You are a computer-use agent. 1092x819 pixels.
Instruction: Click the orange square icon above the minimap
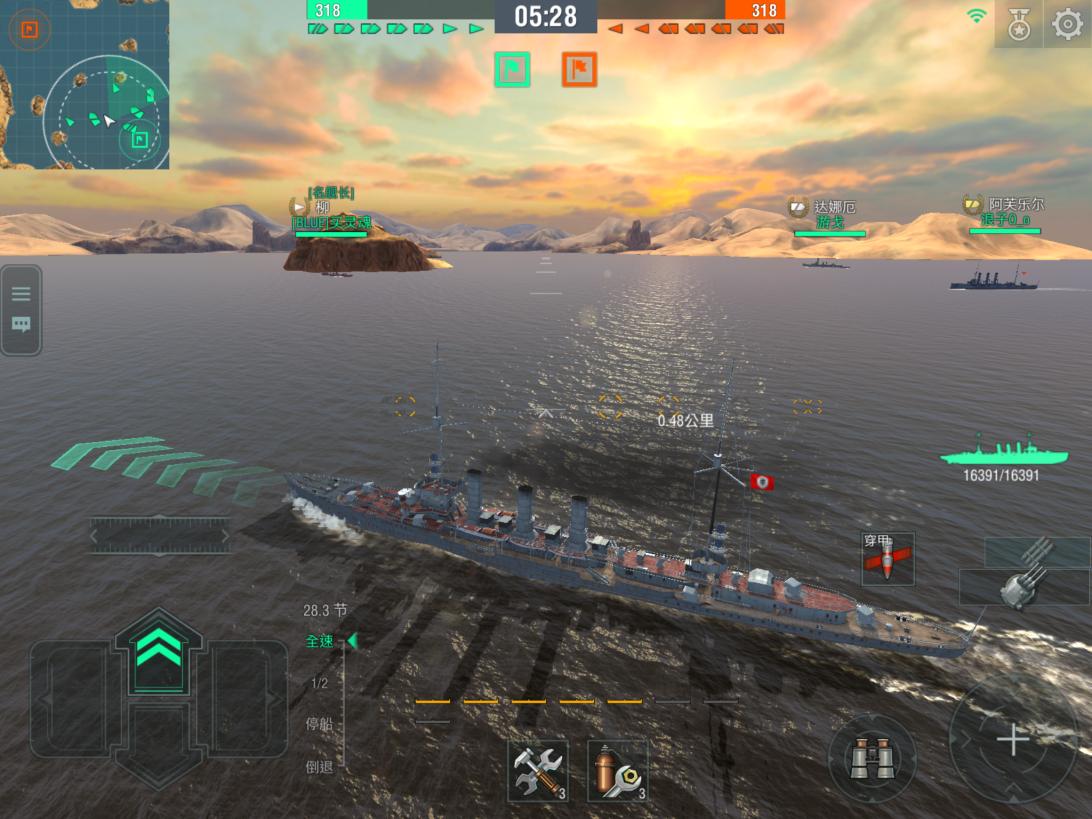pyautogui.click(x=28, y=30)
